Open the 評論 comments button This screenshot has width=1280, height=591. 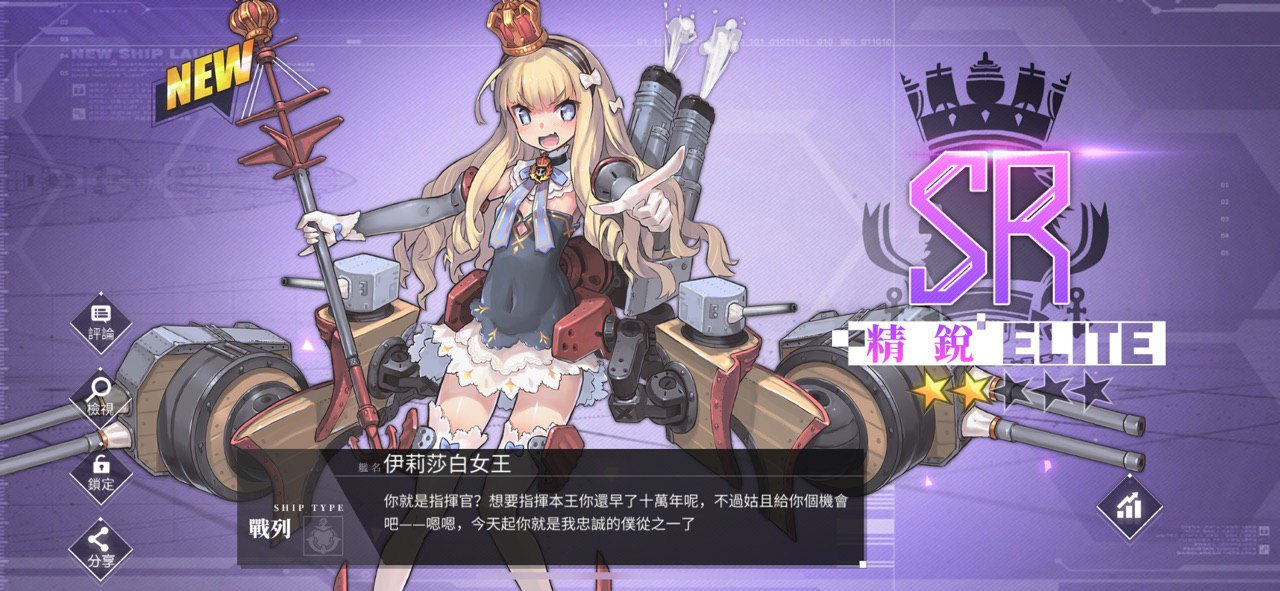coord(101,321)
